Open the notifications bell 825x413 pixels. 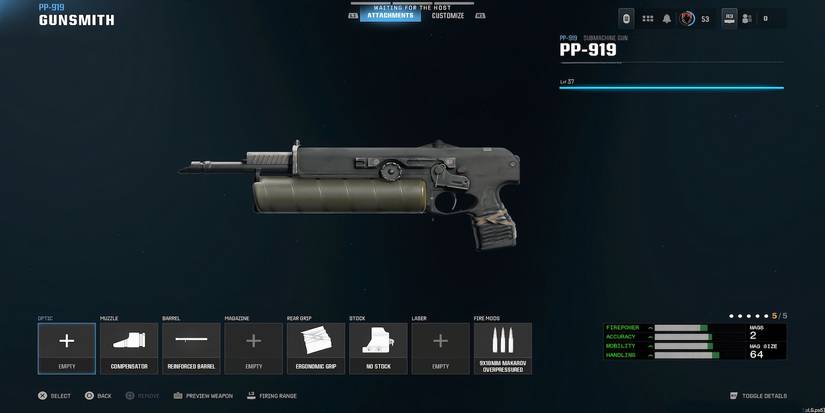[666, 18]
